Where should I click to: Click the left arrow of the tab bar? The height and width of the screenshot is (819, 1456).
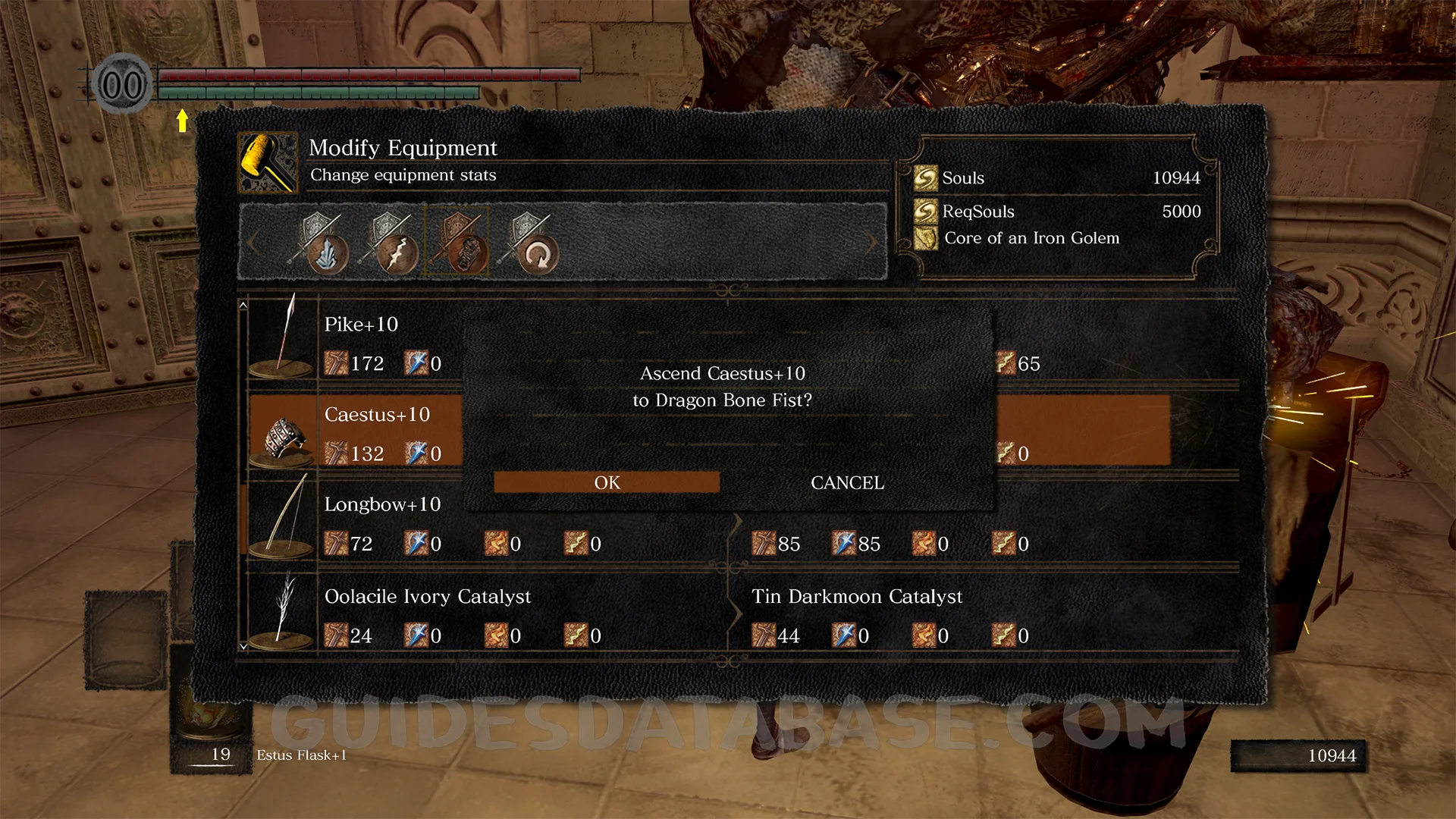pyautogui.click(x=253, y=243)
